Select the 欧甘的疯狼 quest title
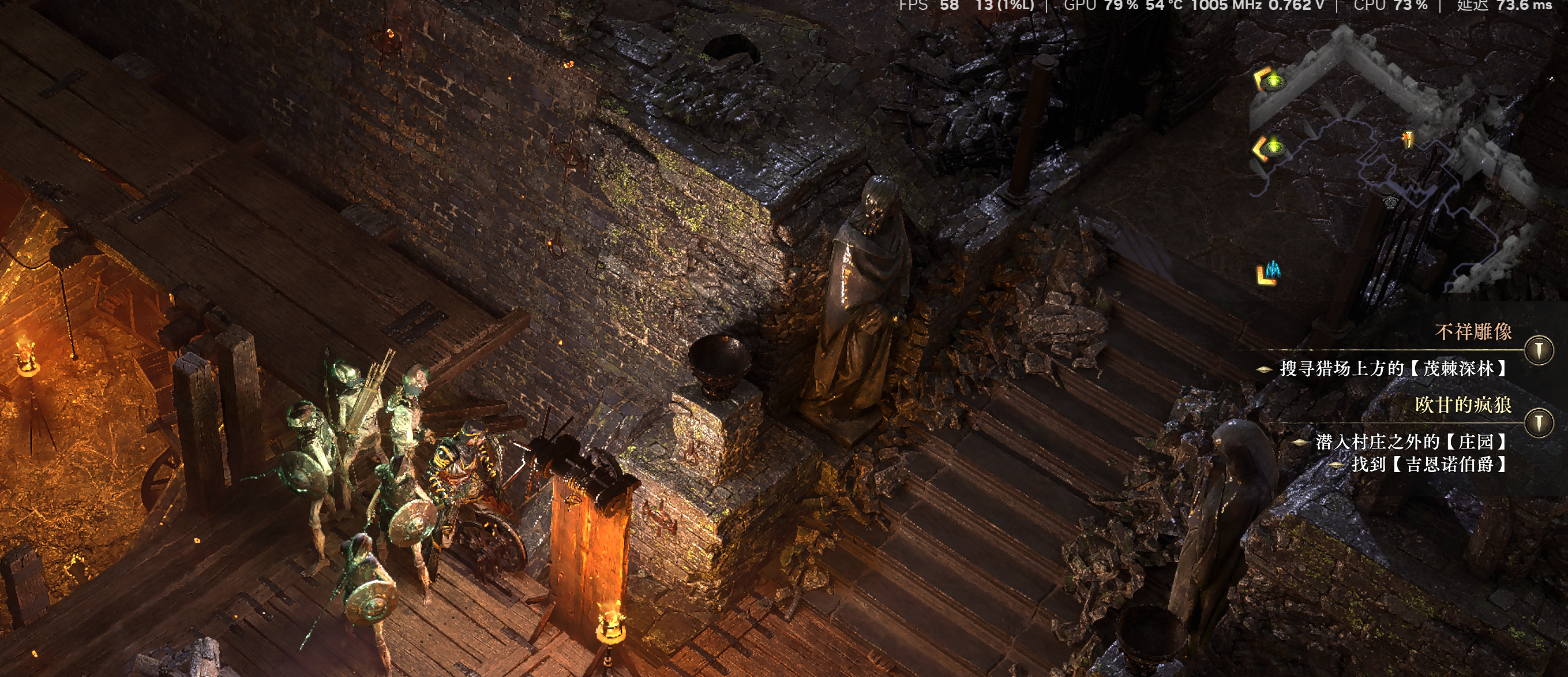Image resolution: width=1568 pixels, height=677 pixels. [1462, 405]
